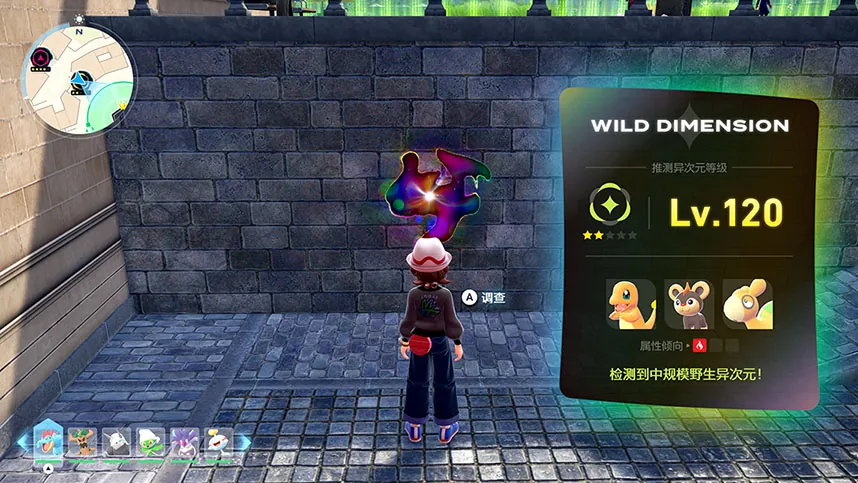858x483 pixels.
Task: Click the pink distortion marker on minimap
Action: (x=42, y=60)
